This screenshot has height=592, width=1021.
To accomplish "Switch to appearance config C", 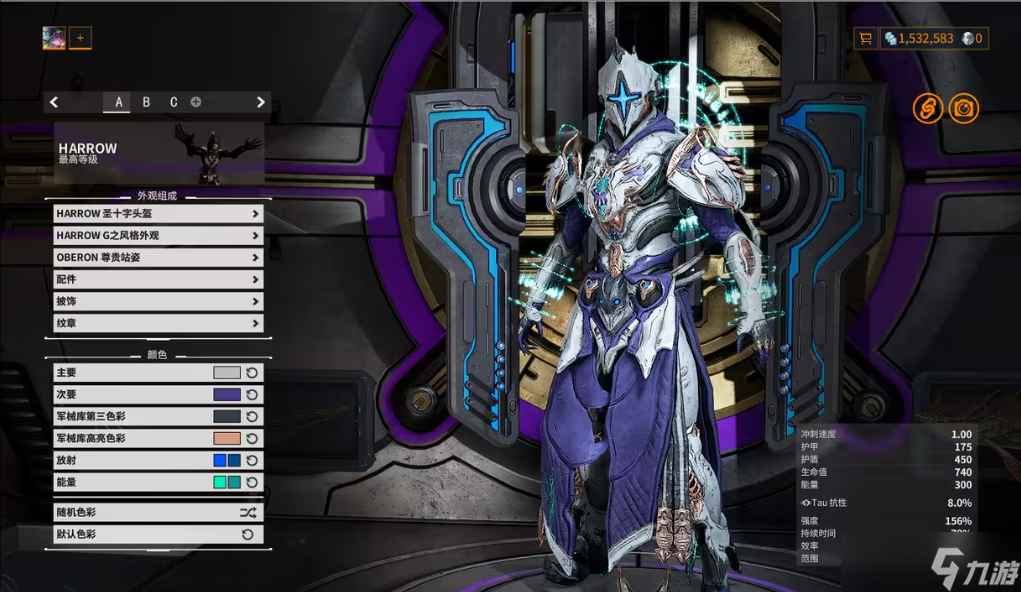I will point(173,102).
